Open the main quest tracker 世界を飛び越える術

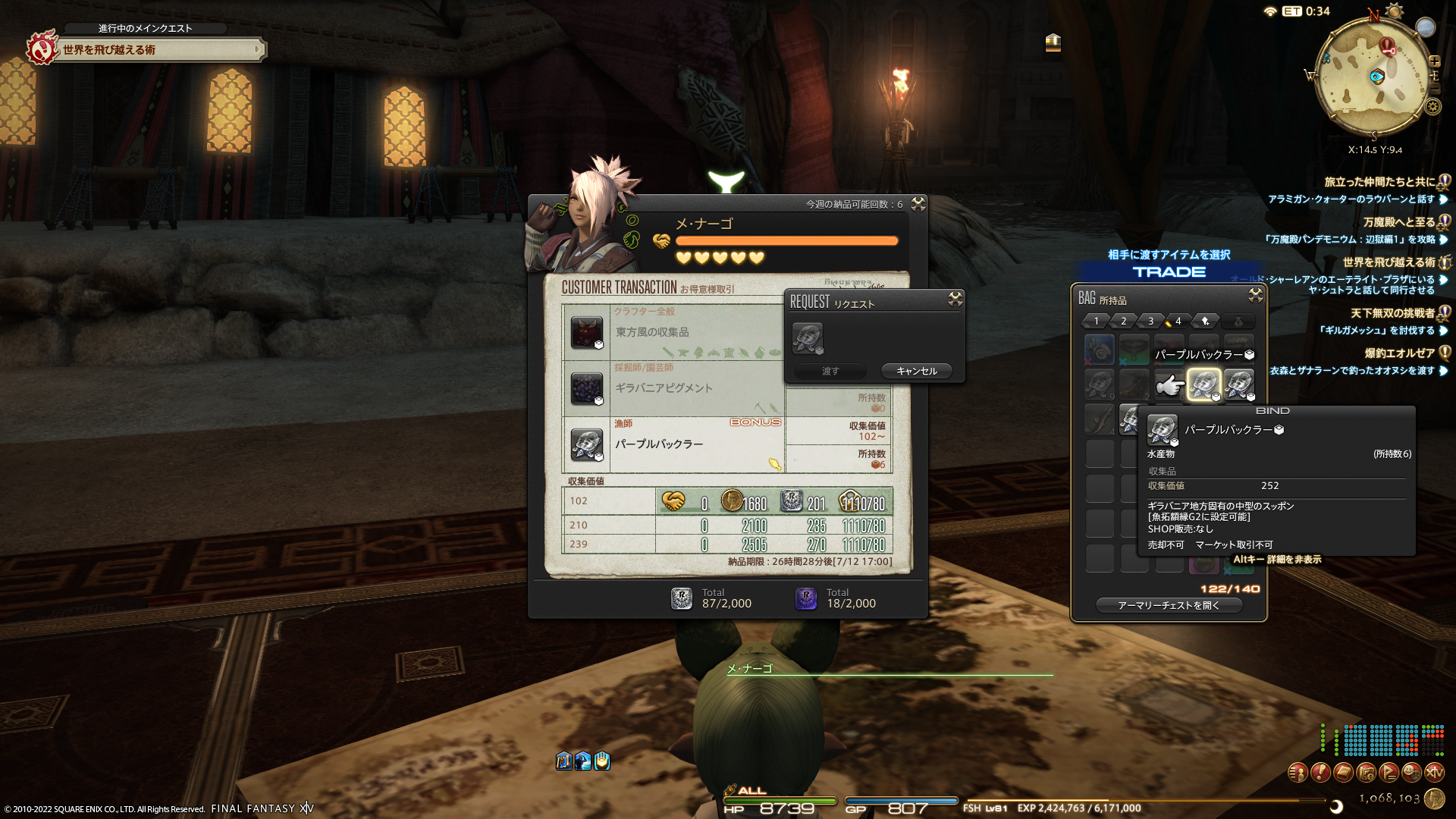[159, 50]
